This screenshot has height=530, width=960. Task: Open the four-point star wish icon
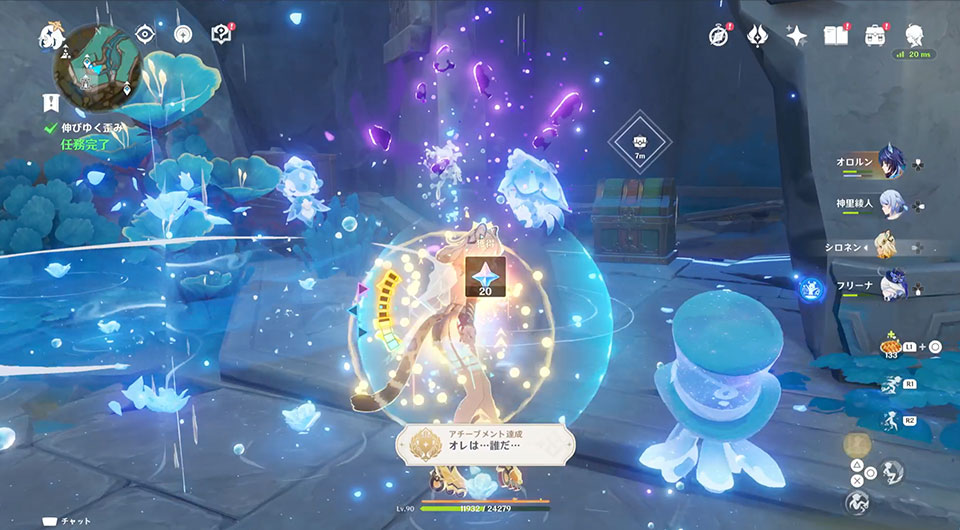[x=796, y=35]
